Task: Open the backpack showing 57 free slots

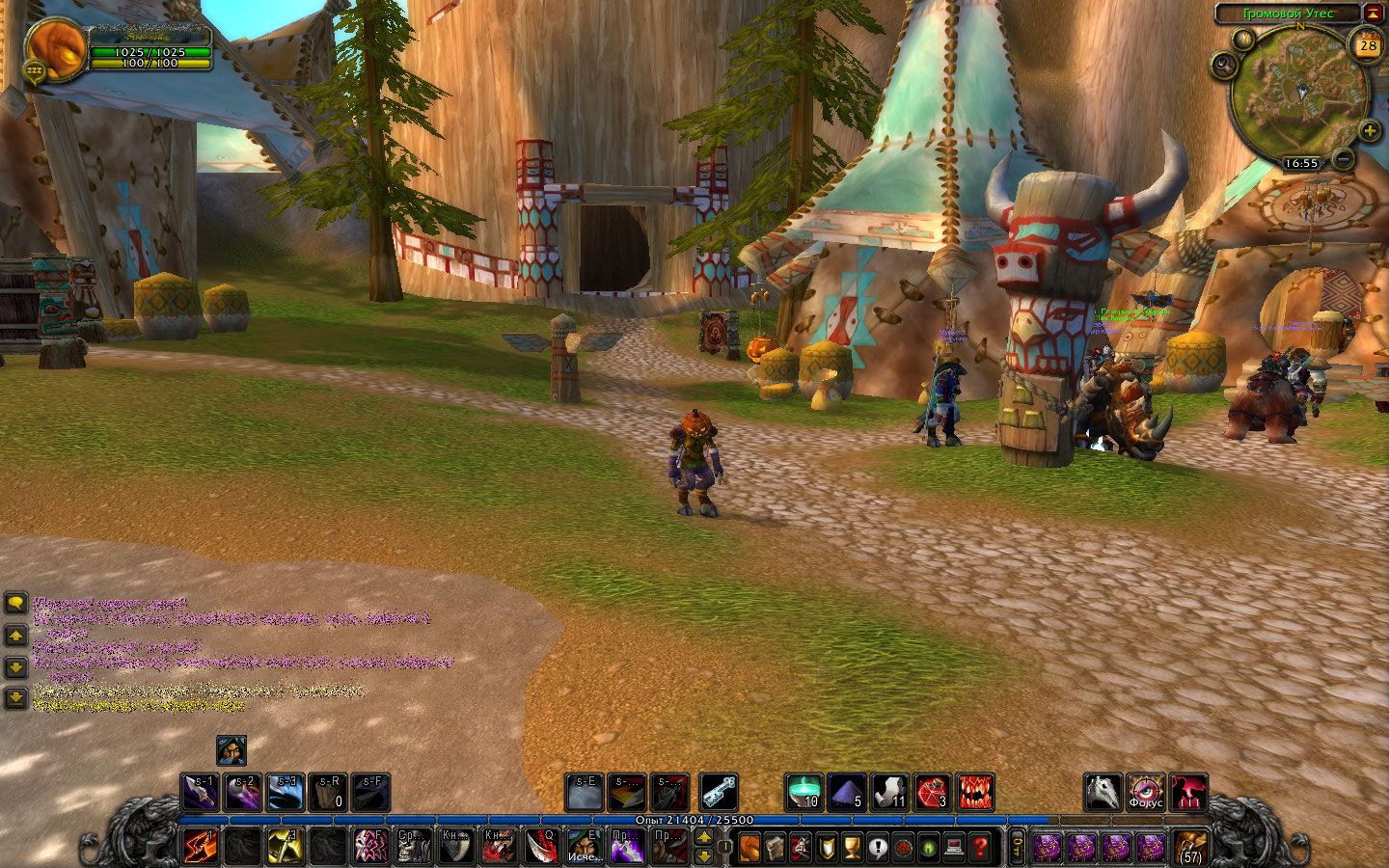Action: 1191,847
